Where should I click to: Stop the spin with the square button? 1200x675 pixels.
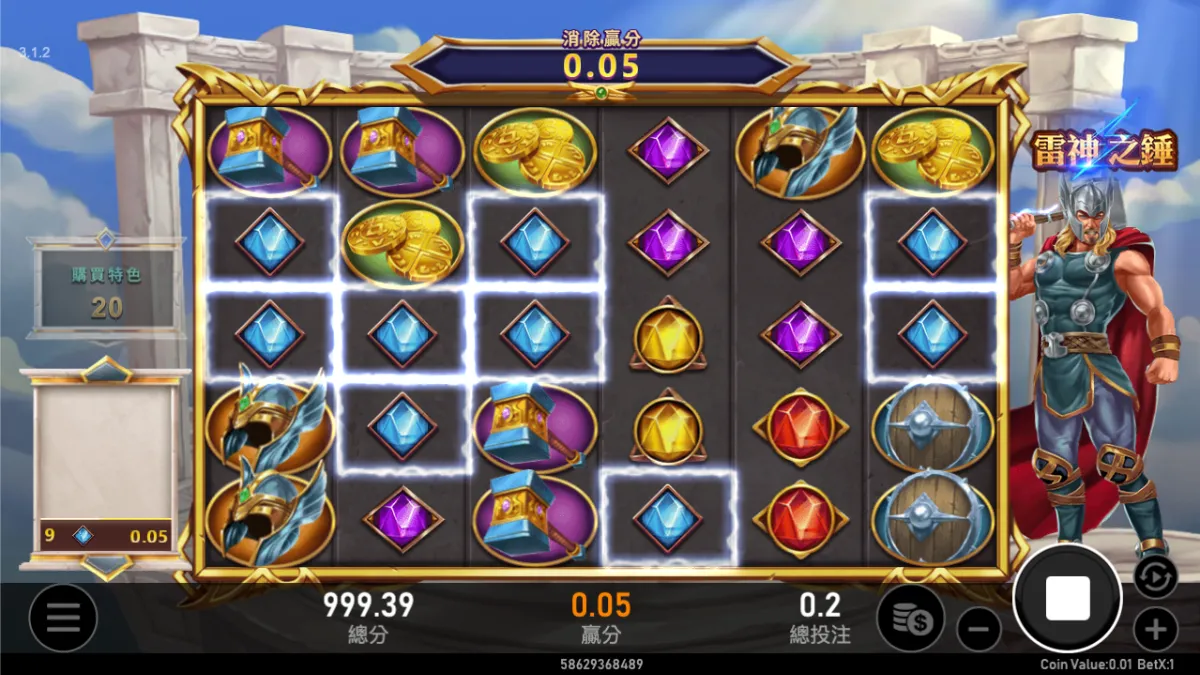pyautogui.click(x=1067, y=598)
